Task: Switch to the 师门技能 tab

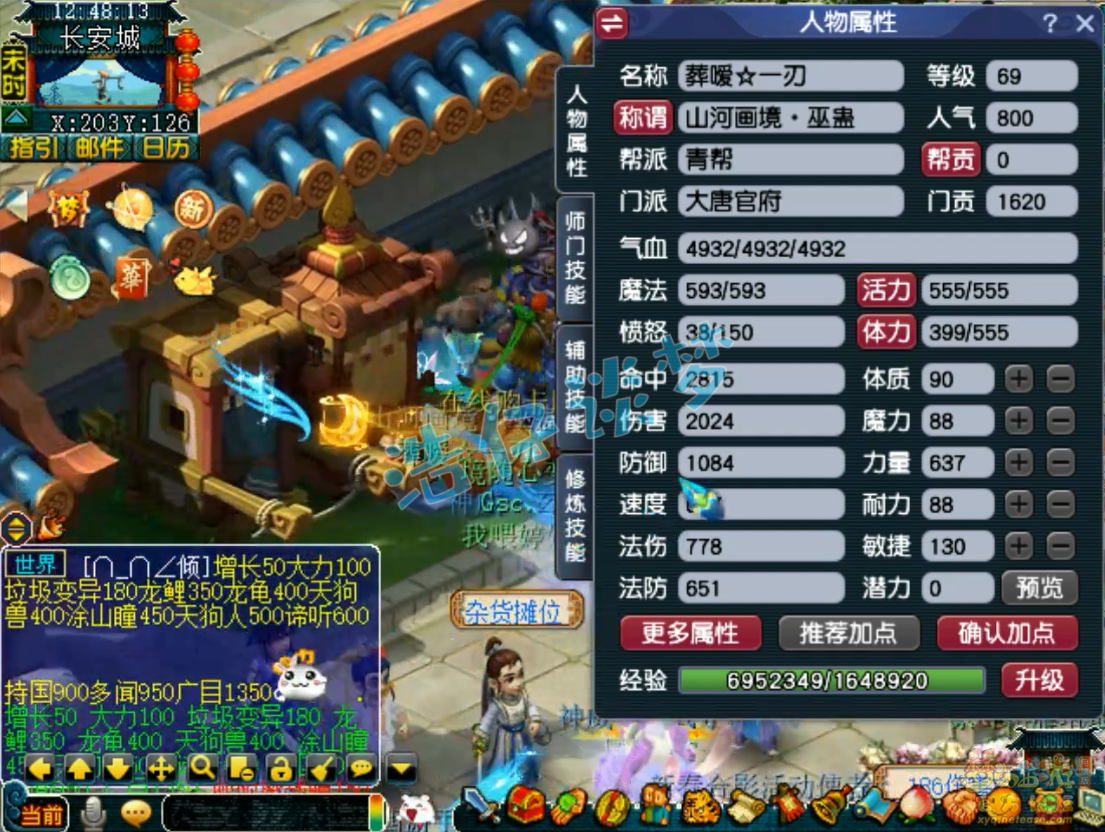Action: [x=575, y=256]
